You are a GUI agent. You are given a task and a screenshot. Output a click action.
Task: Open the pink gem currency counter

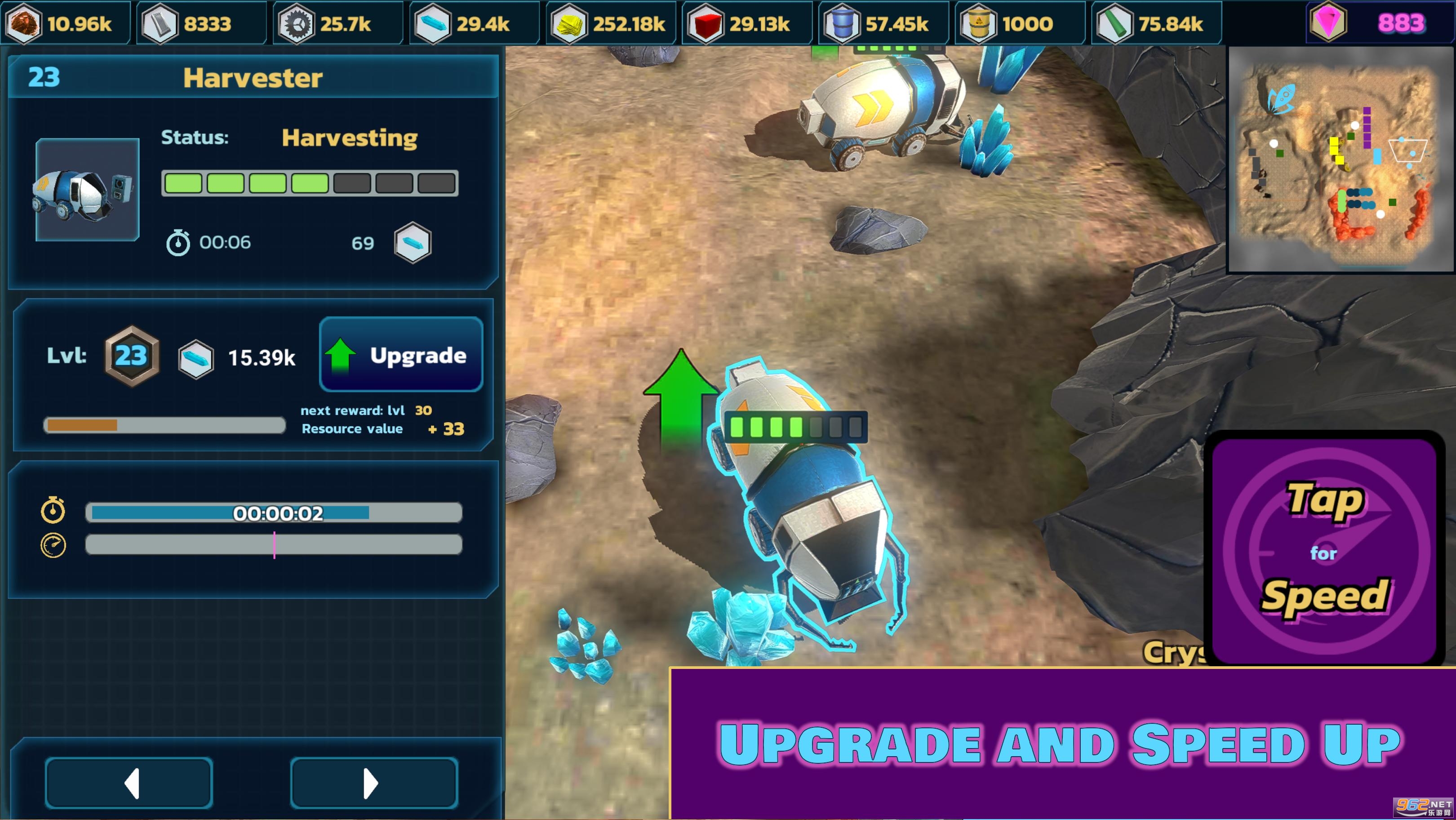(1380, 22)
